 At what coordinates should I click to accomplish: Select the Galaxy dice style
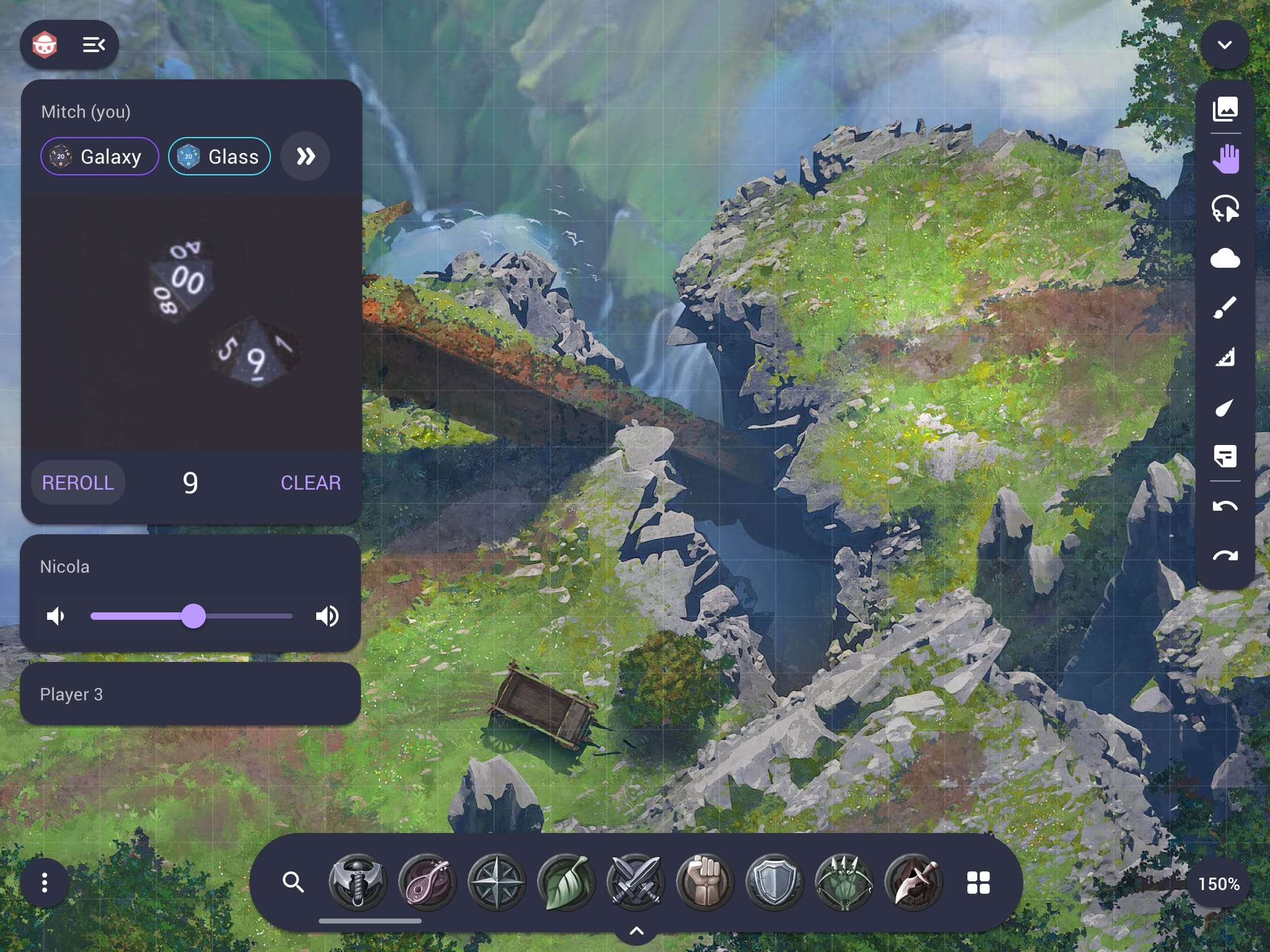click(100, 157)
